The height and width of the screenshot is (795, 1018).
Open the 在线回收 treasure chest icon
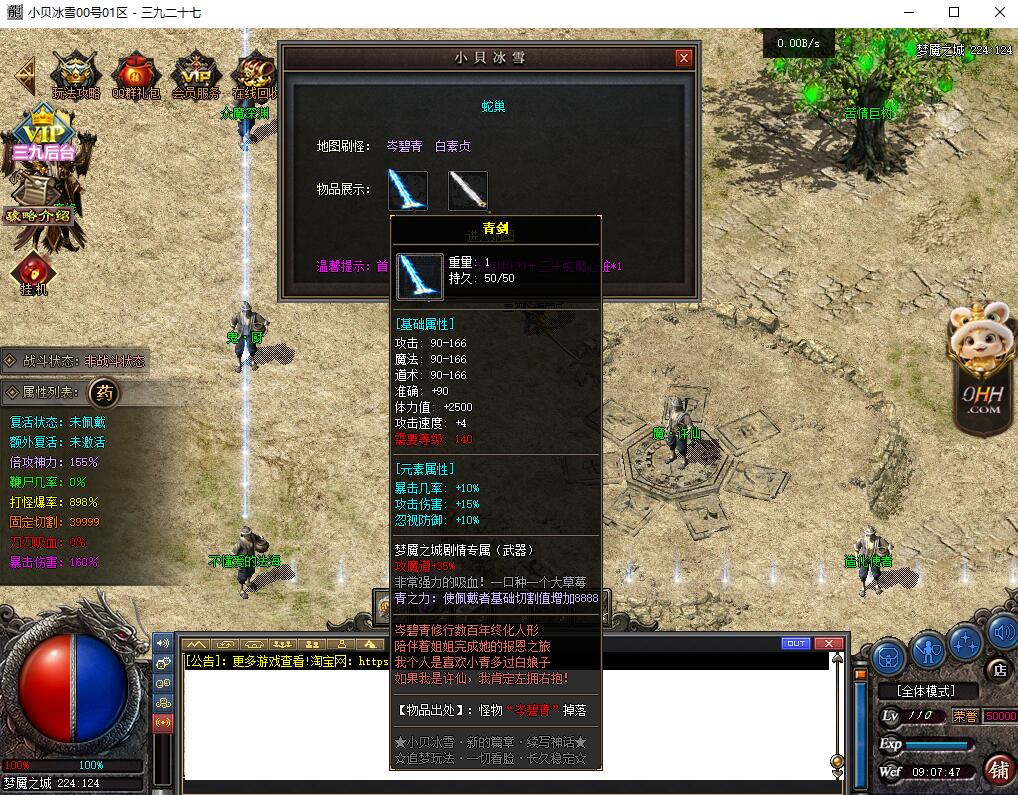click(255, 75)
